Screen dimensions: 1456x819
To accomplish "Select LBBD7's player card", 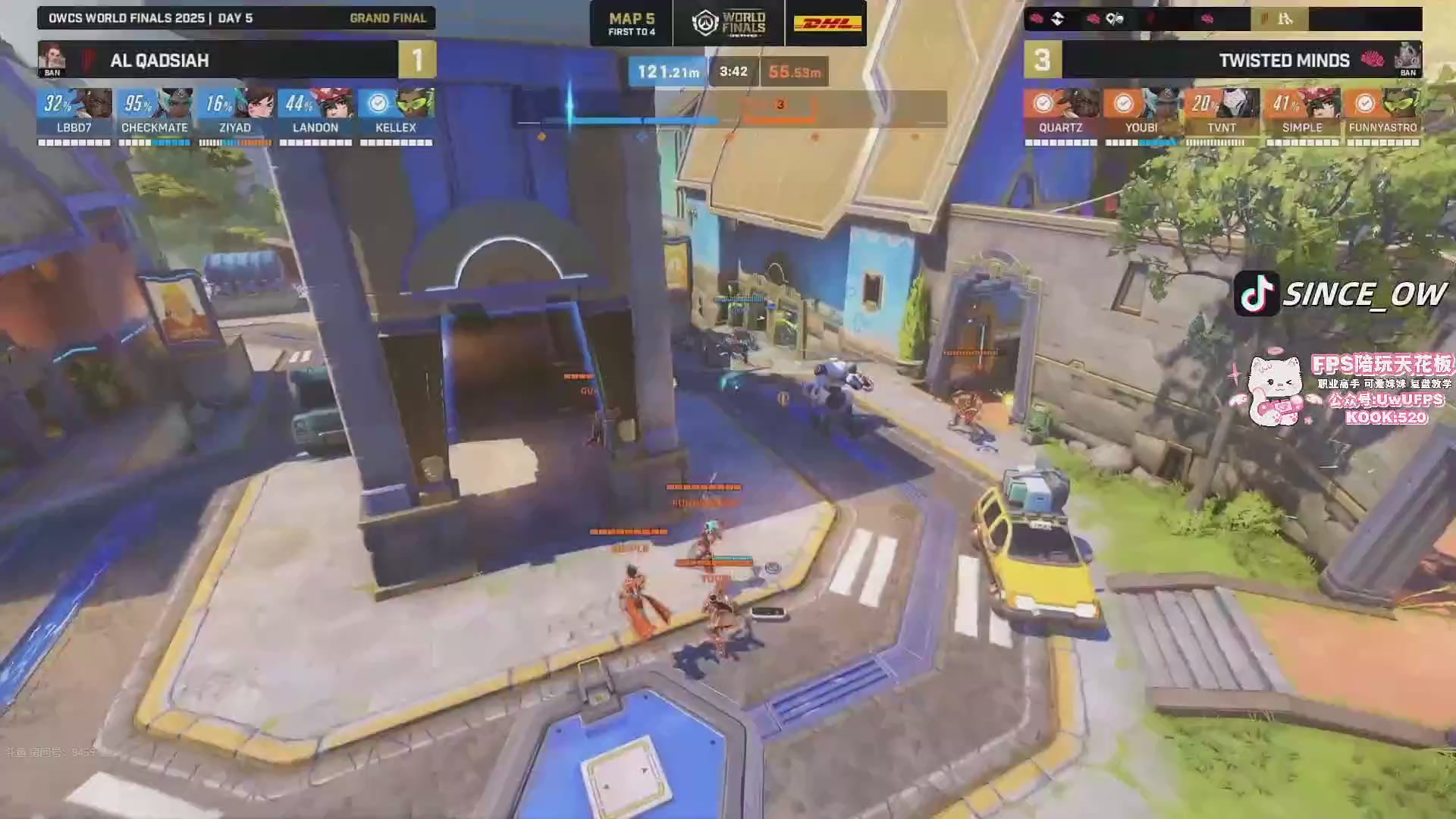I will [x=74, y=113].
